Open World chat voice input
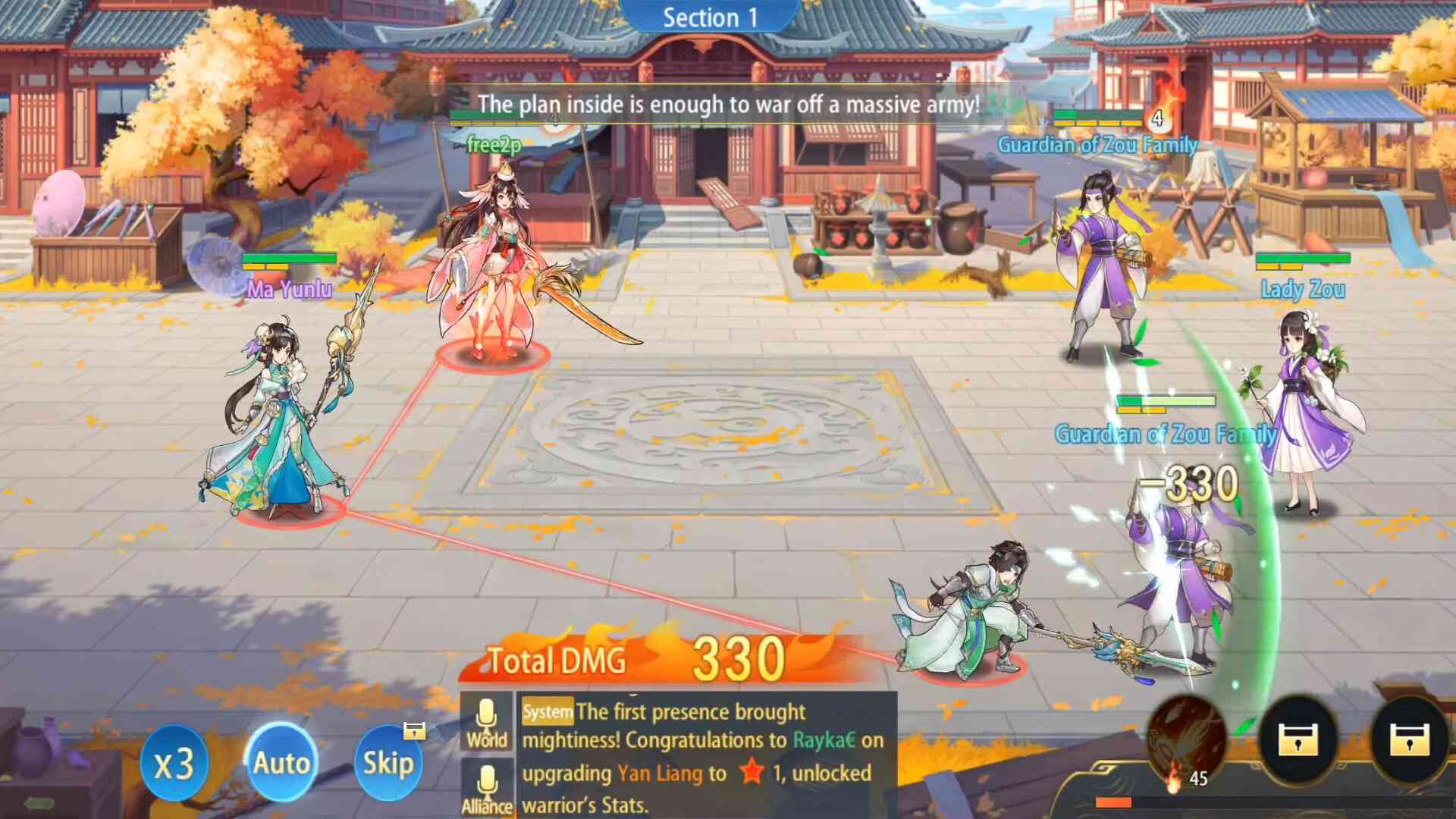 (x=487, y=723)
